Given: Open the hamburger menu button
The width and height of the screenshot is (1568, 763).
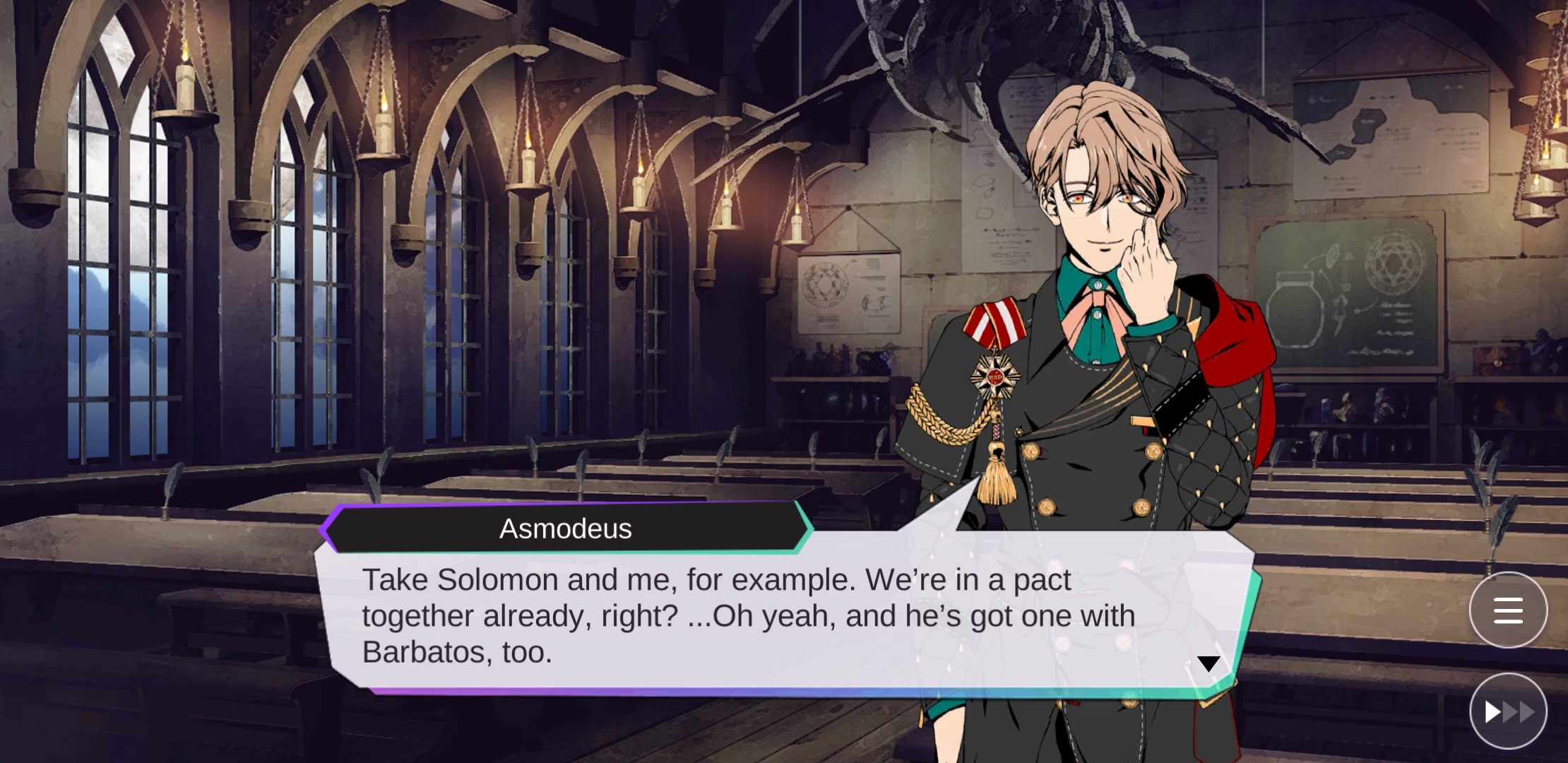Looking at the screenshot, I should pyautogui.click(x=1508, y=610).
